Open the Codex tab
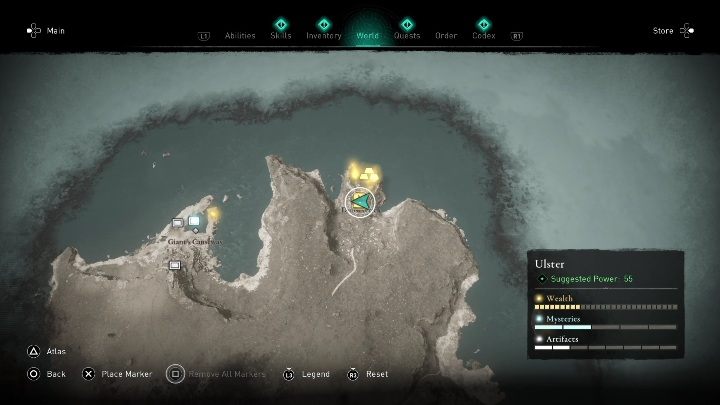The height and width of the screenshot is (405, 720). [x=483, y=35]
